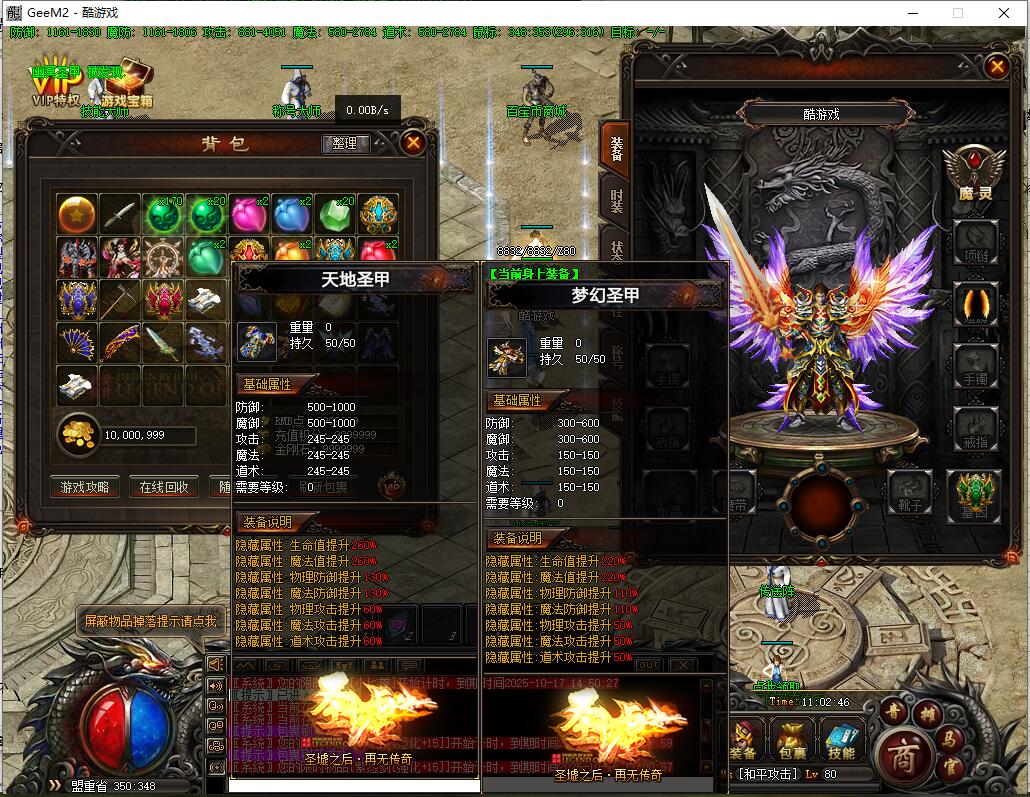Screen dimensions: 1030x797
Task: Close the character equipment panel
Action: 996,67
